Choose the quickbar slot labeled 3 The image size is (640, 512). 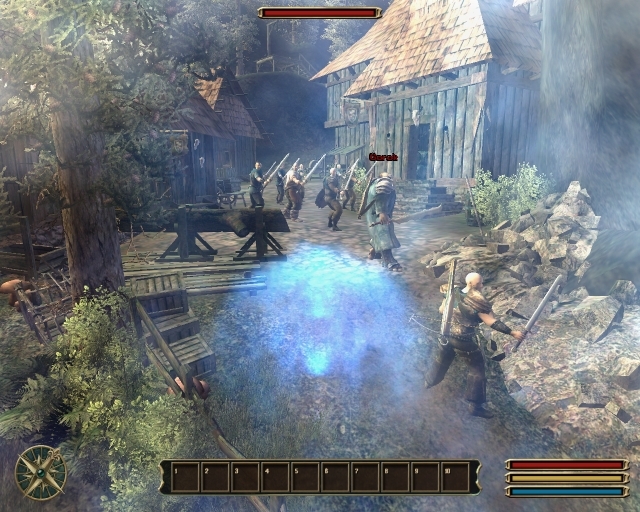click(245, 477)
